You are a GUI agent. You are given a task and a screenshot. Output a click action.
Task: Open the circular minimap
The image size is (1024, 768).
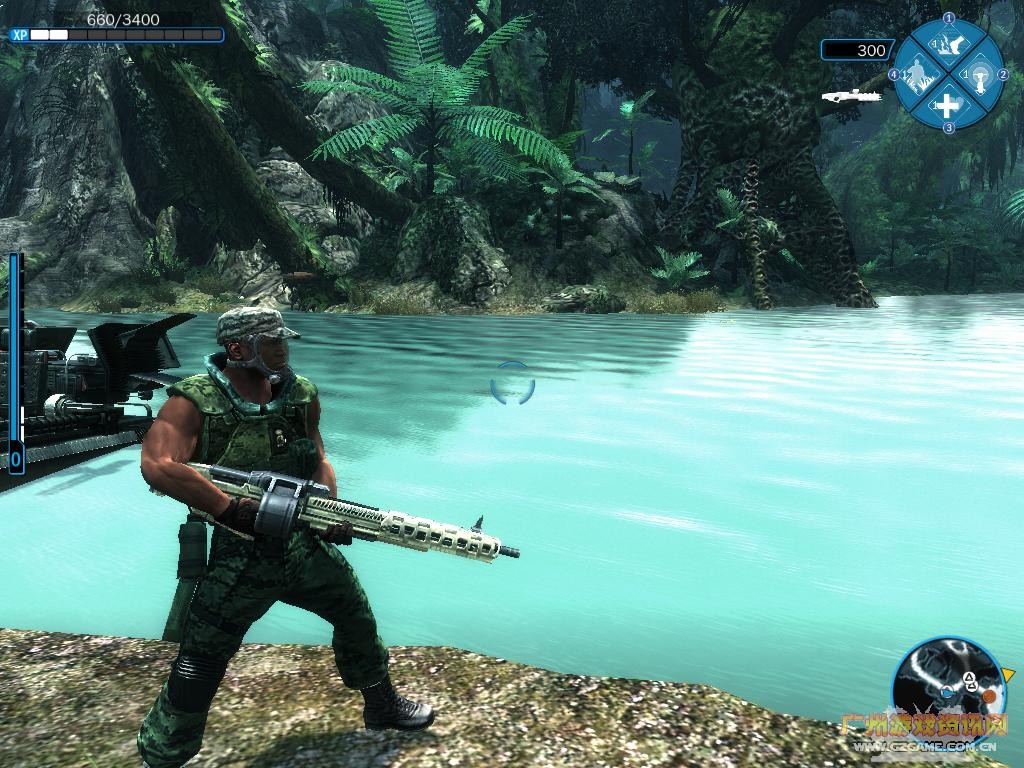click(943, 683)
